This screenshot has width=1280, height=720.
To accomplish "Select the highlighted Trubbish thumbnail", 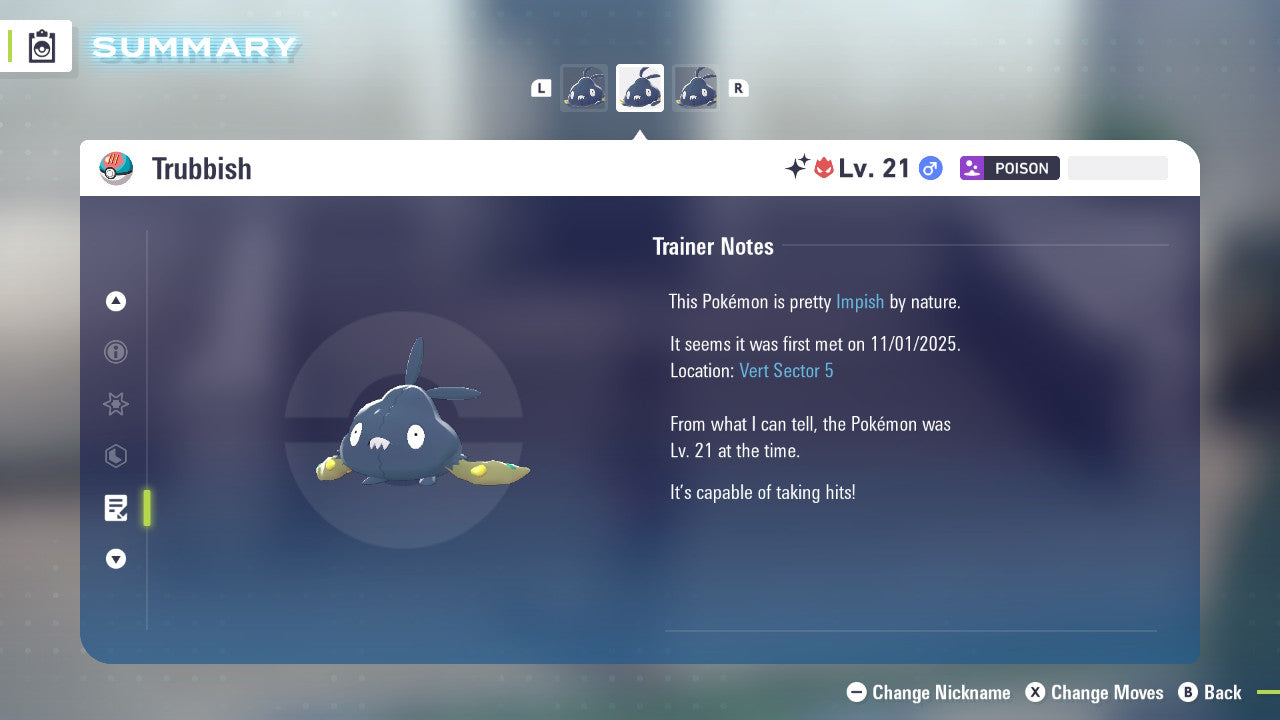I will [x=640, y=88].
